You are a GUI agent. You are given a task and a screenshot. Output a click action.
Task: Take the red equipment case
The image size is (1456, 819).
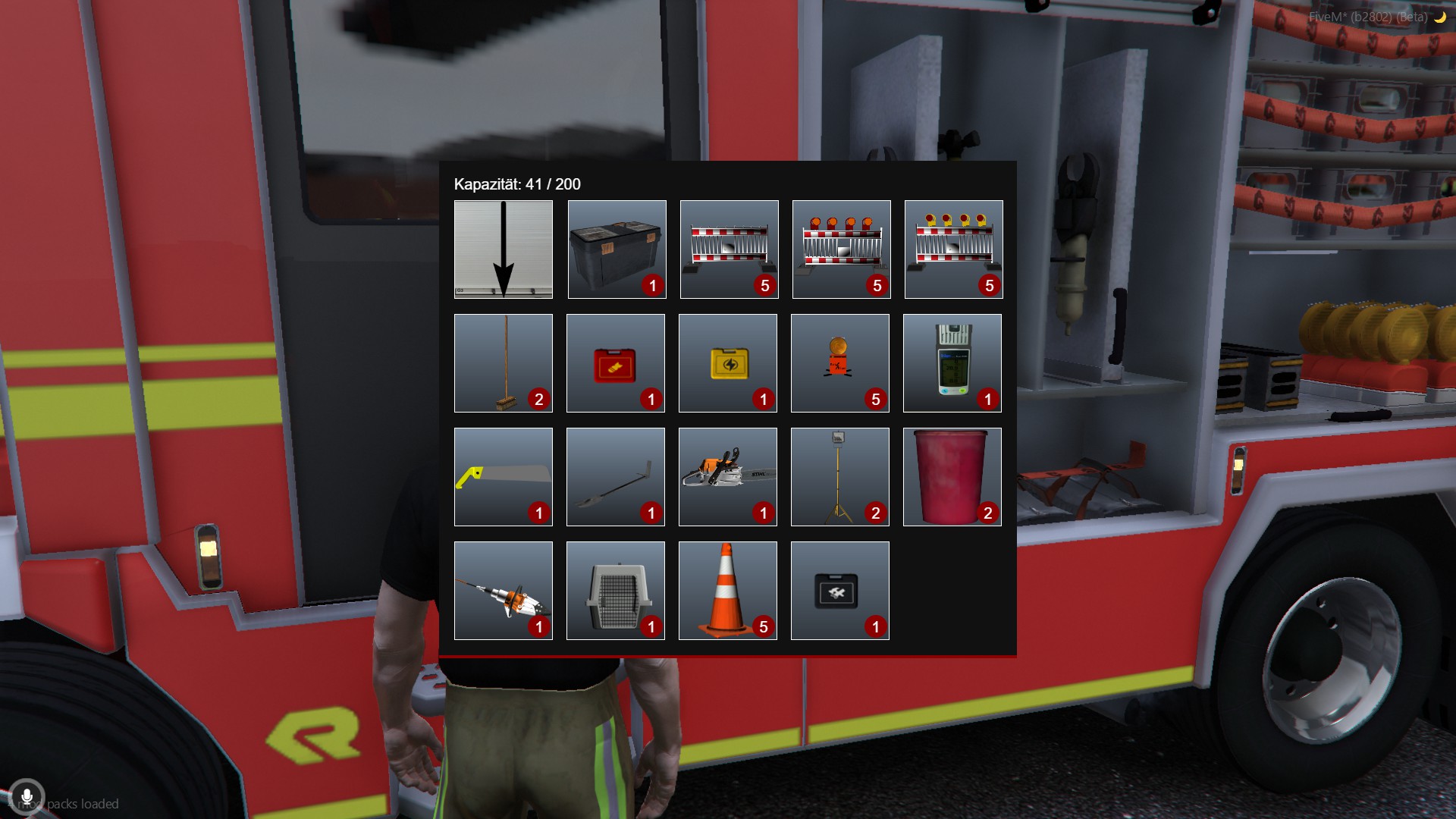(x=616, y=363)
